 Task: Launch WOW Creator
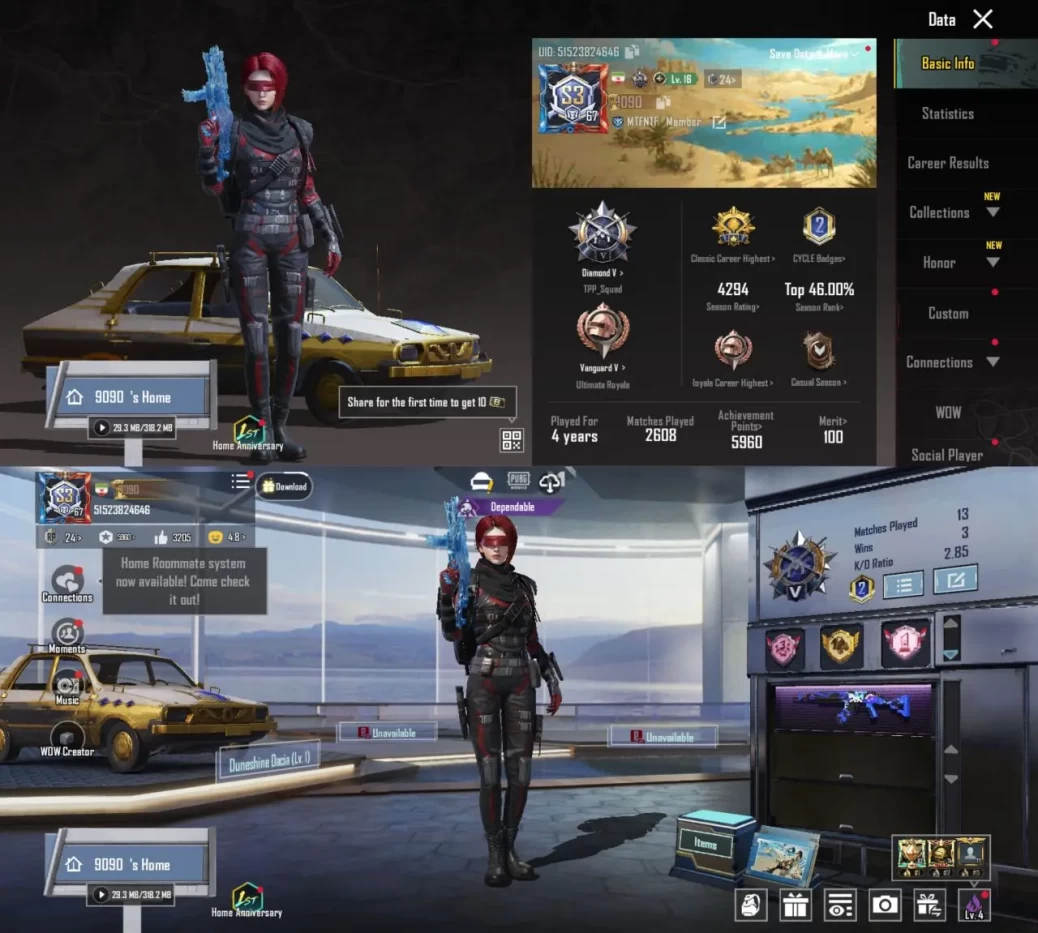(x=67, y=739)
